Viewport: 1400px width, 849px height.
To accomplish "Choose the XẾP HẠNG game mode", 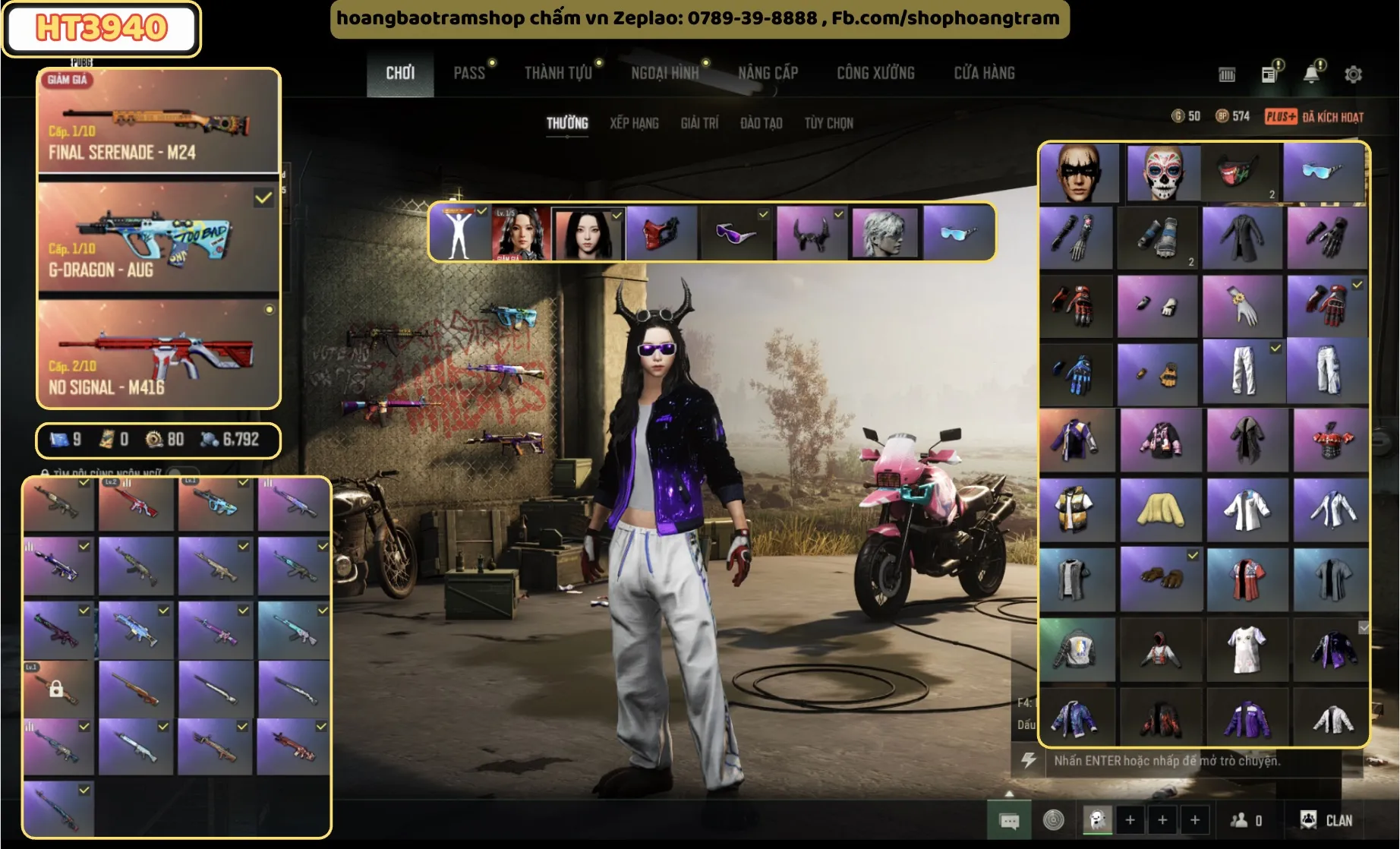I will (634, 123).
